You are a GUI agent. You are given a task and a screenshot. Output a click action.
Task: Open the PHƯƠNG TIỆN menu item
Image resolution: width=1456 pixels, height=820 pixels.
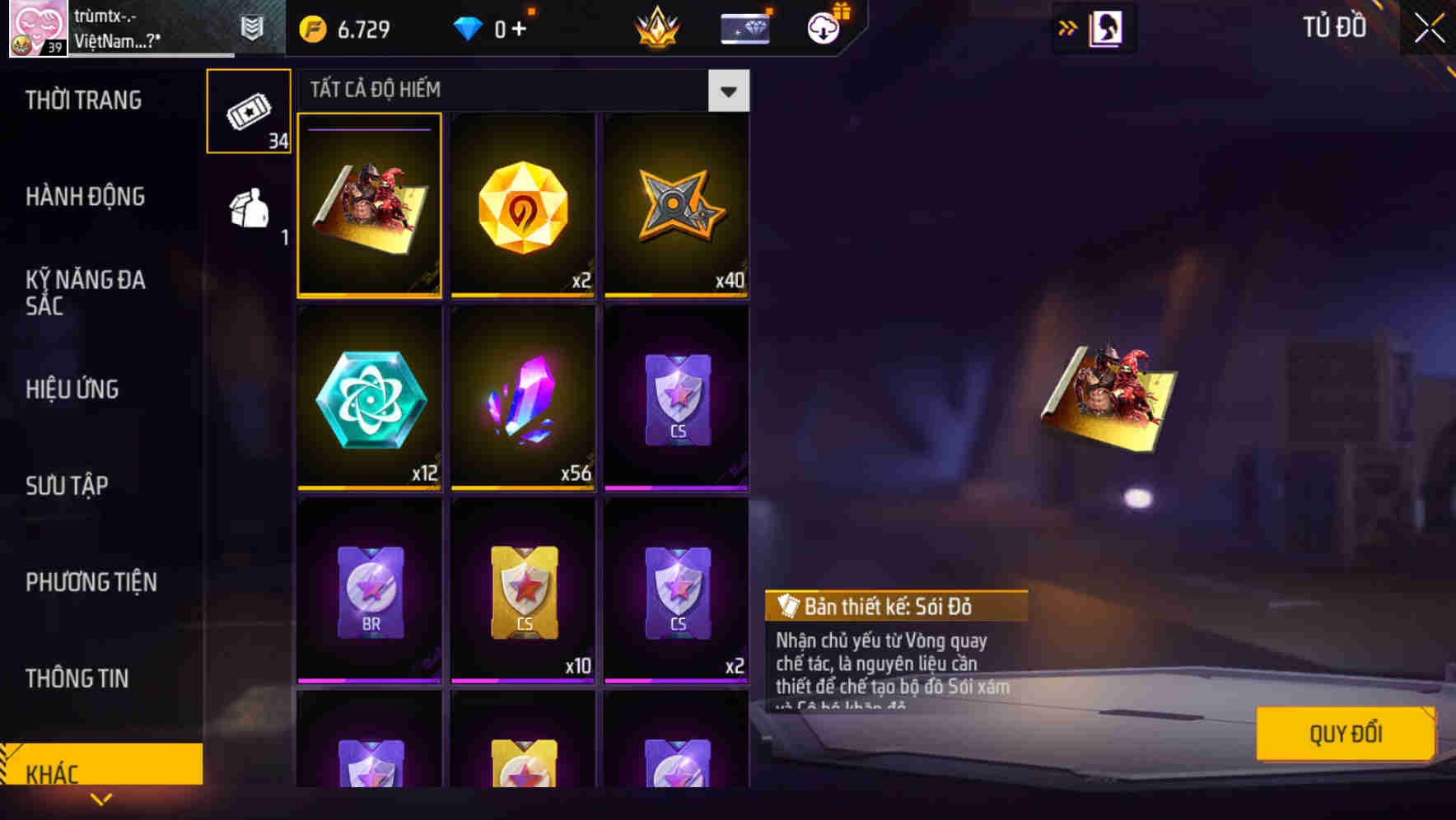pos(91,582)
